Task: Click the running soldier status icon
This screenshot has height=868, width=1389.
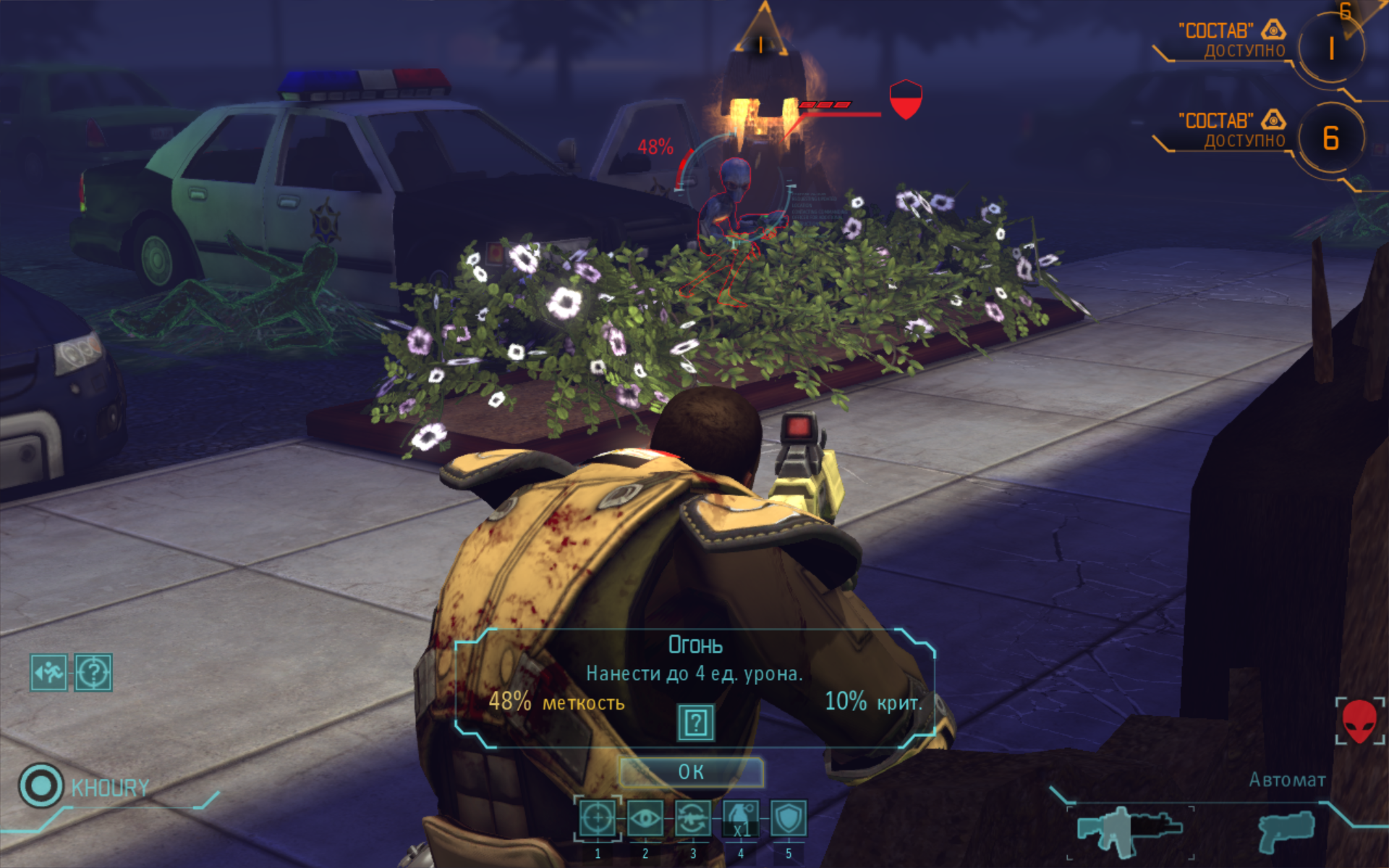Action: point(48,673)
